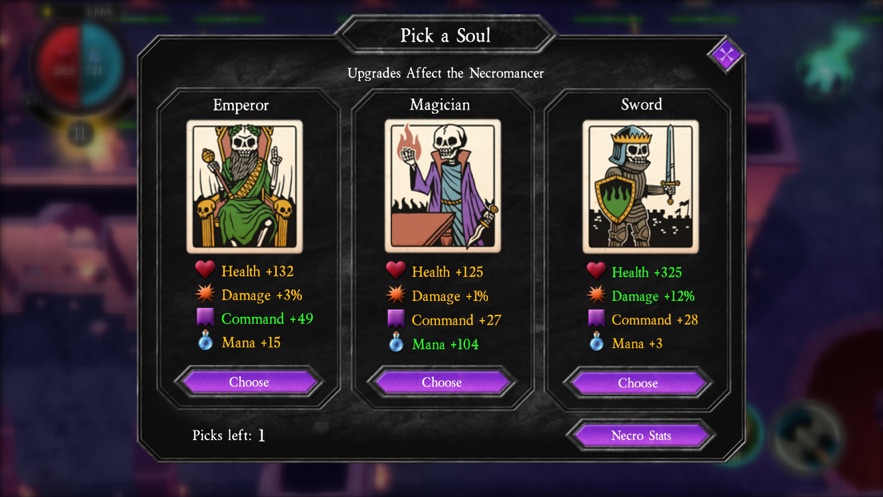Select the Magician tarot card

[442, 186]
